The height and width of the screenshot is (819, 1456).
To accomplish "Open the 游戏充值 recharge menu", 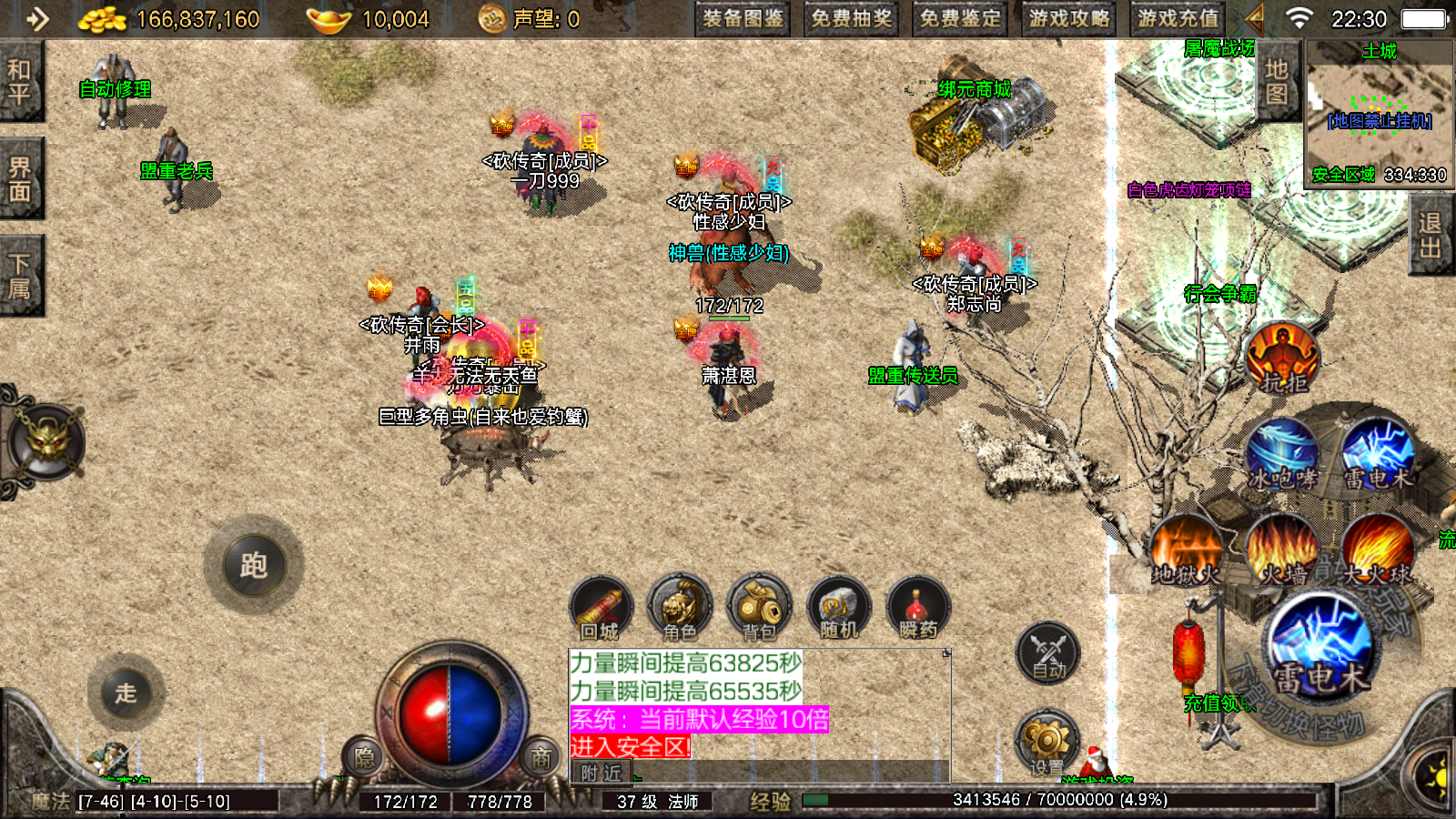I will (x=1178, y=19).
